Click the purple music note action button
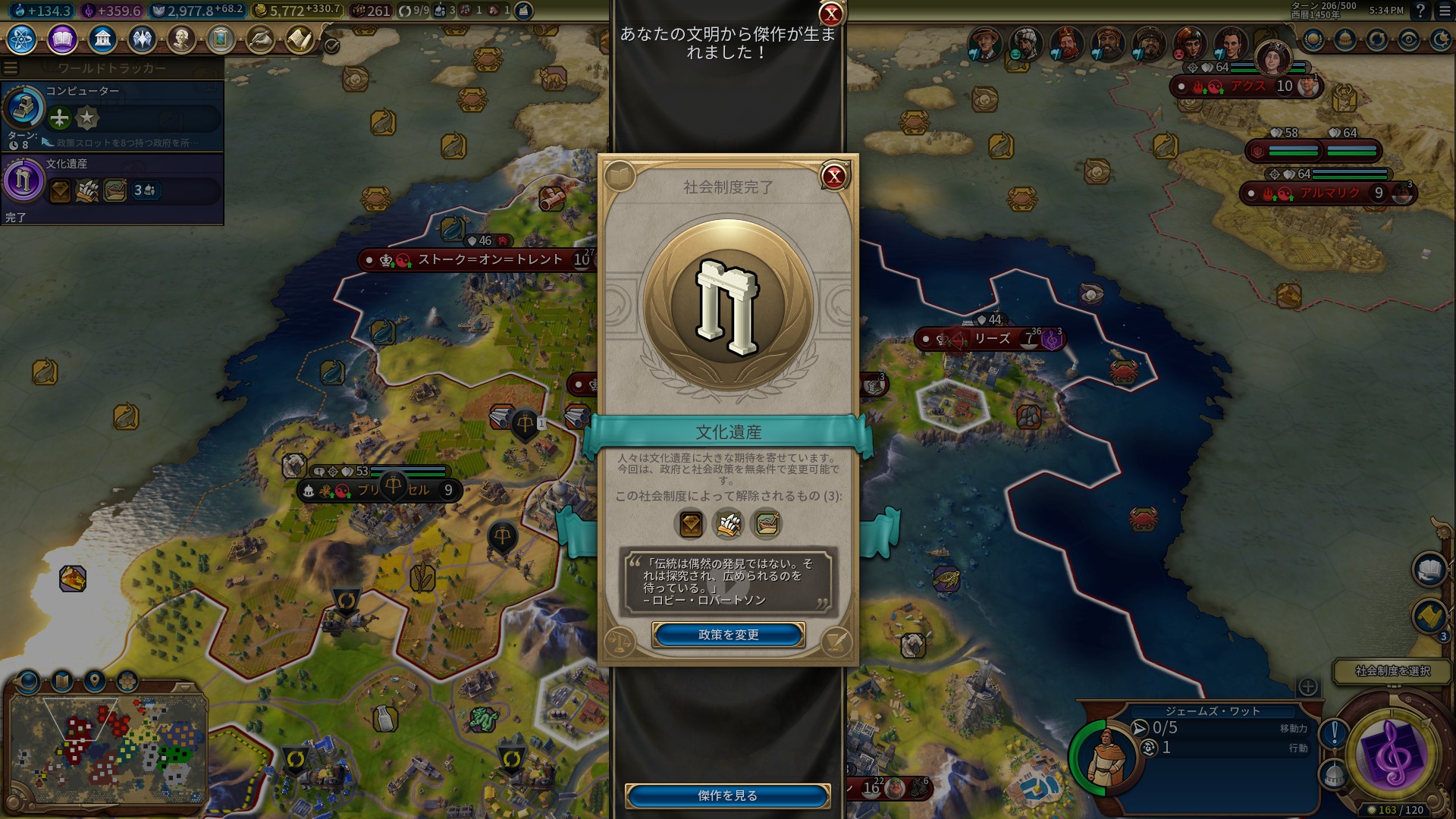This screenshot has width=1456, height=819. tap(1391, 753)
